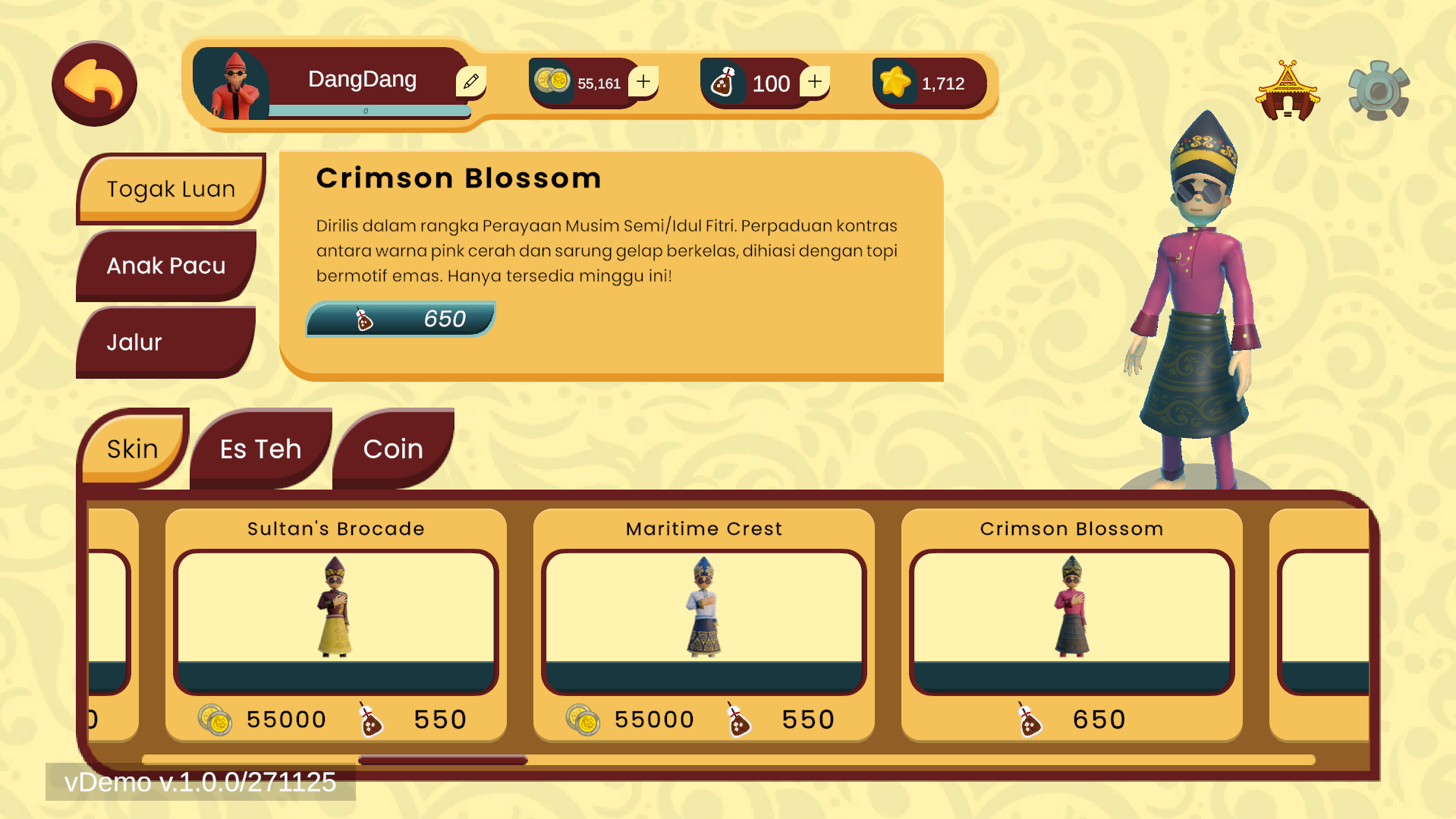Select the star points icon

pos(895,82)
